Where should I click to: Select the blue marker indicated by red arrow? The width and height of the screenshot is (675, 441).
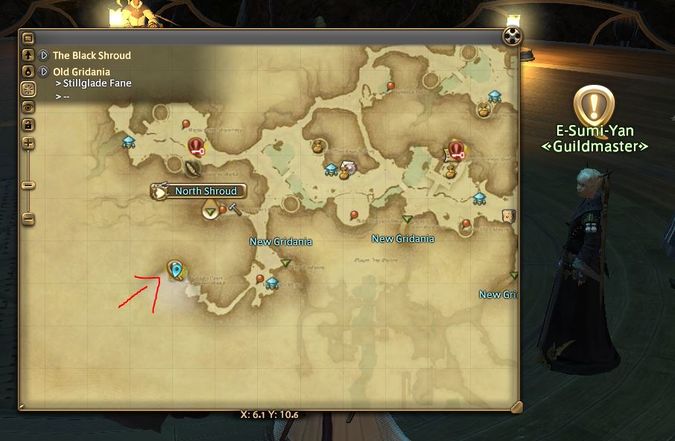point(176,269)
